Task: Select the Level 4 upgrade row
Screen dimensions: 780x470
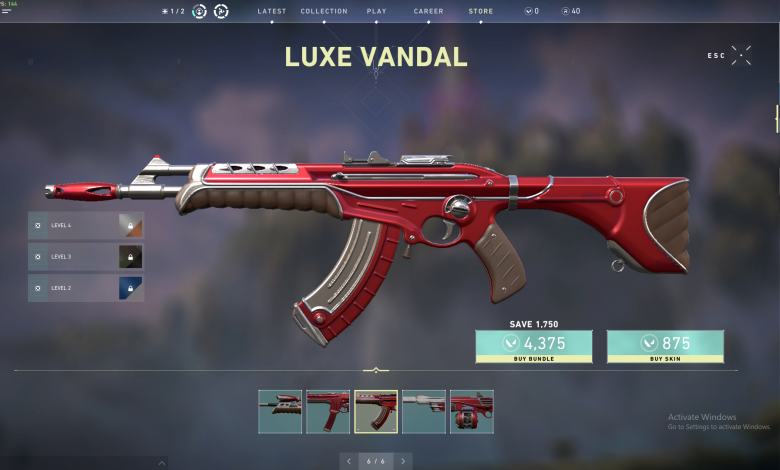Action: tap(85, 226)
